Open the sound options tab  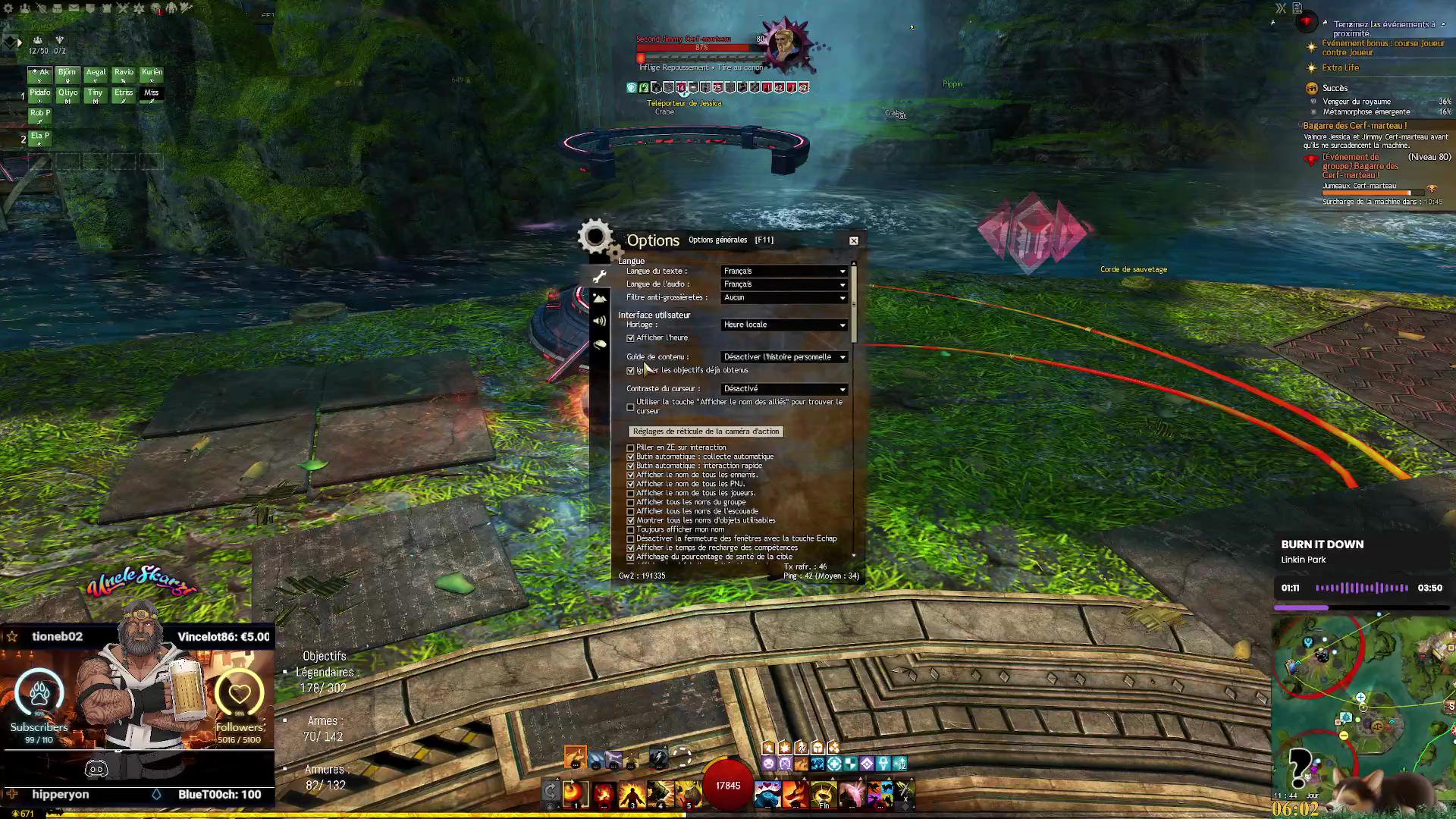(x=600, y=322)
